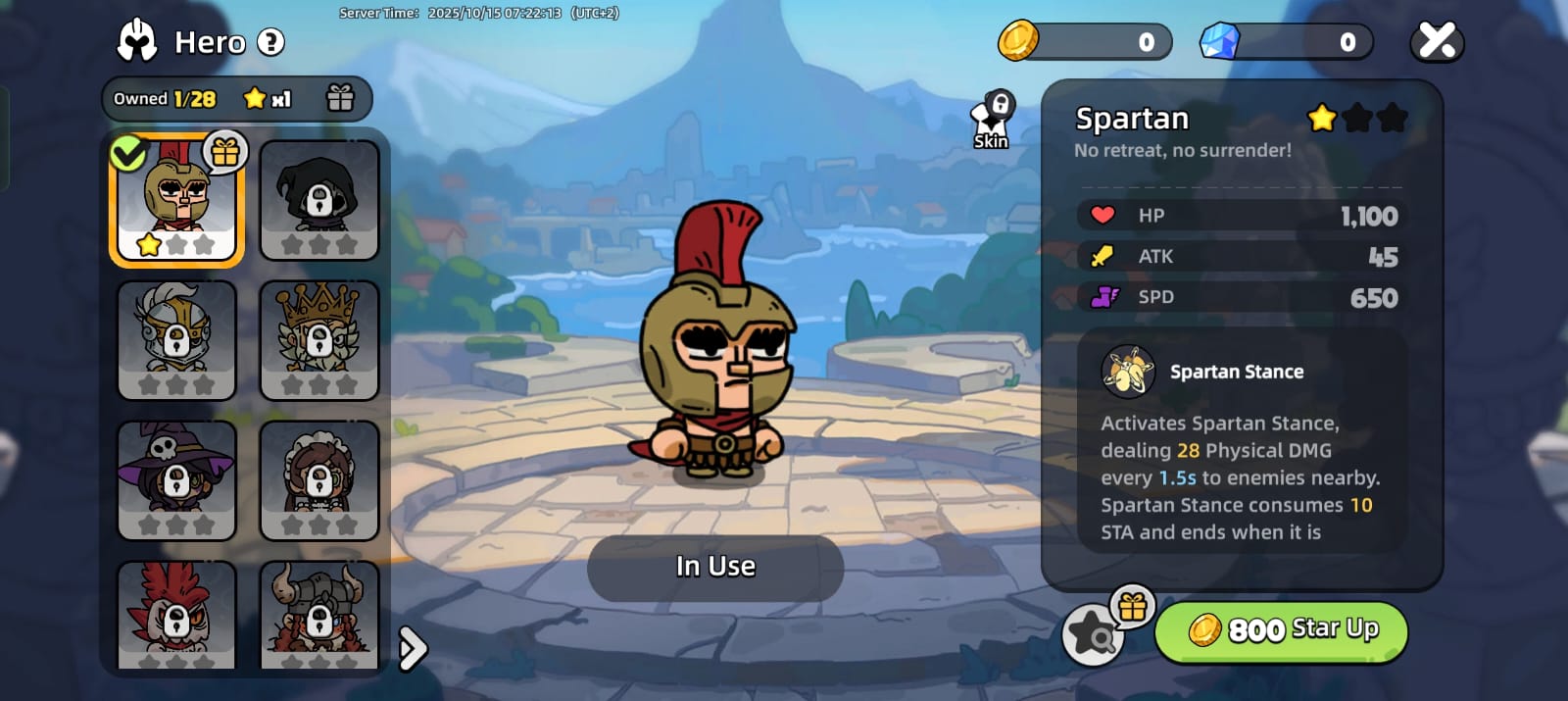Click the In Use button
The height and width of the screenshot is (701, 1568).
pyautogui.click(x=715, y=567)
